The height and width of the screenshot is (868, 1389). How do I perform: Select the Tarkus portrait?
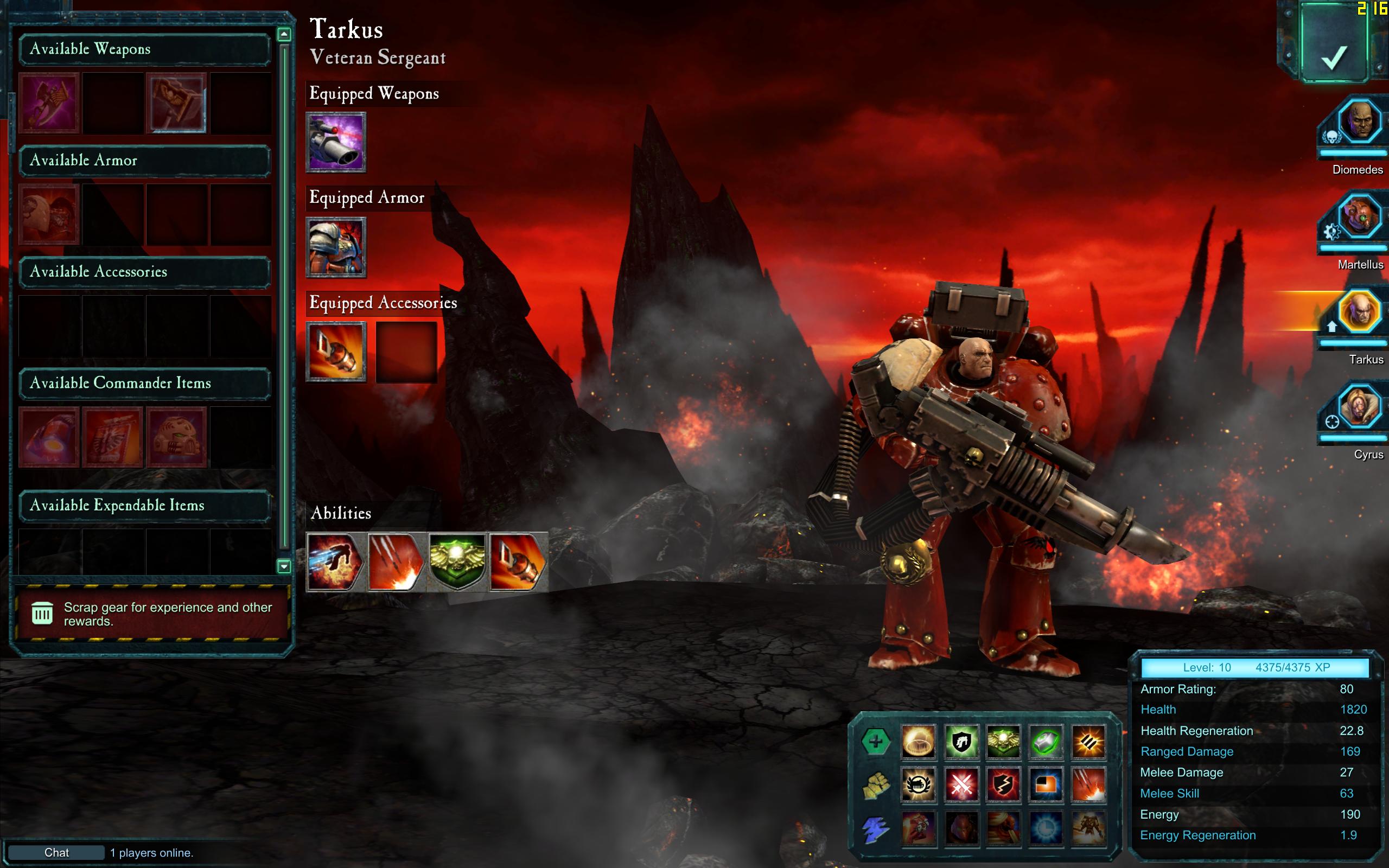point(1359,312)
